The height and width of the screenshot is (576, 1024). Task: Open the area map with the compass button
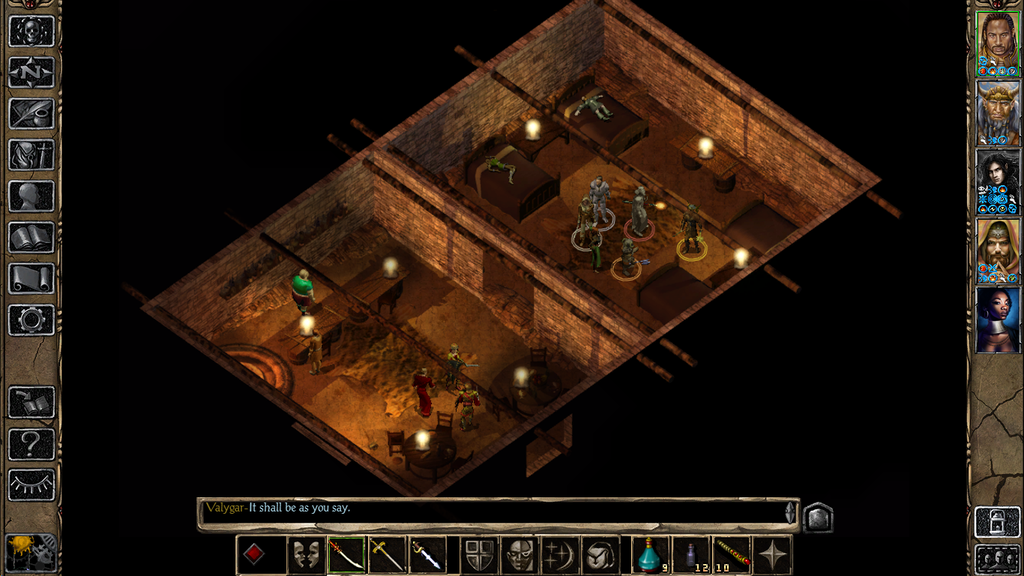[31, 72]
